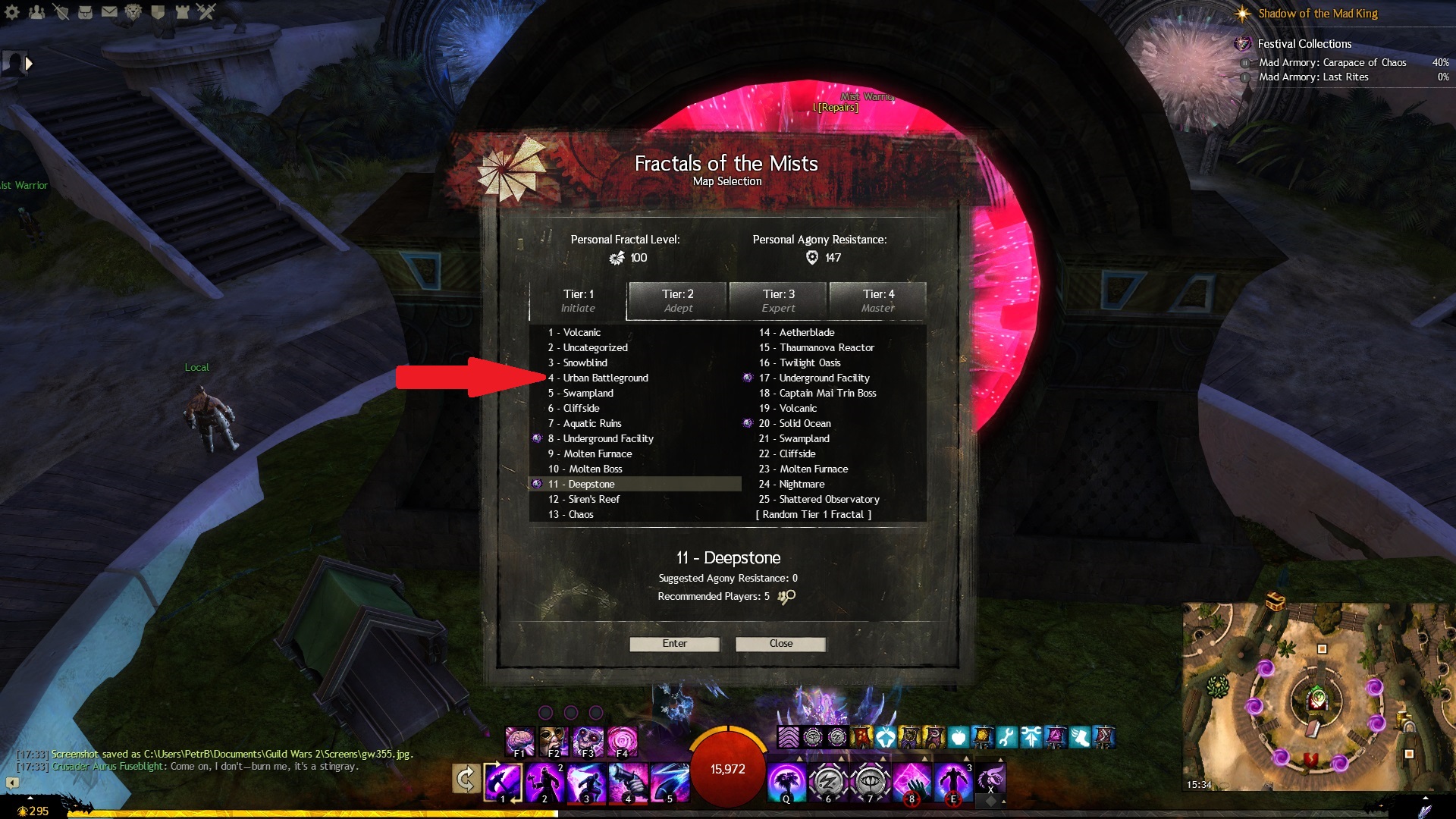Switch to the Tier 2 Adept tab
The height and width of the screenshot is (819, 1456).
677,301
